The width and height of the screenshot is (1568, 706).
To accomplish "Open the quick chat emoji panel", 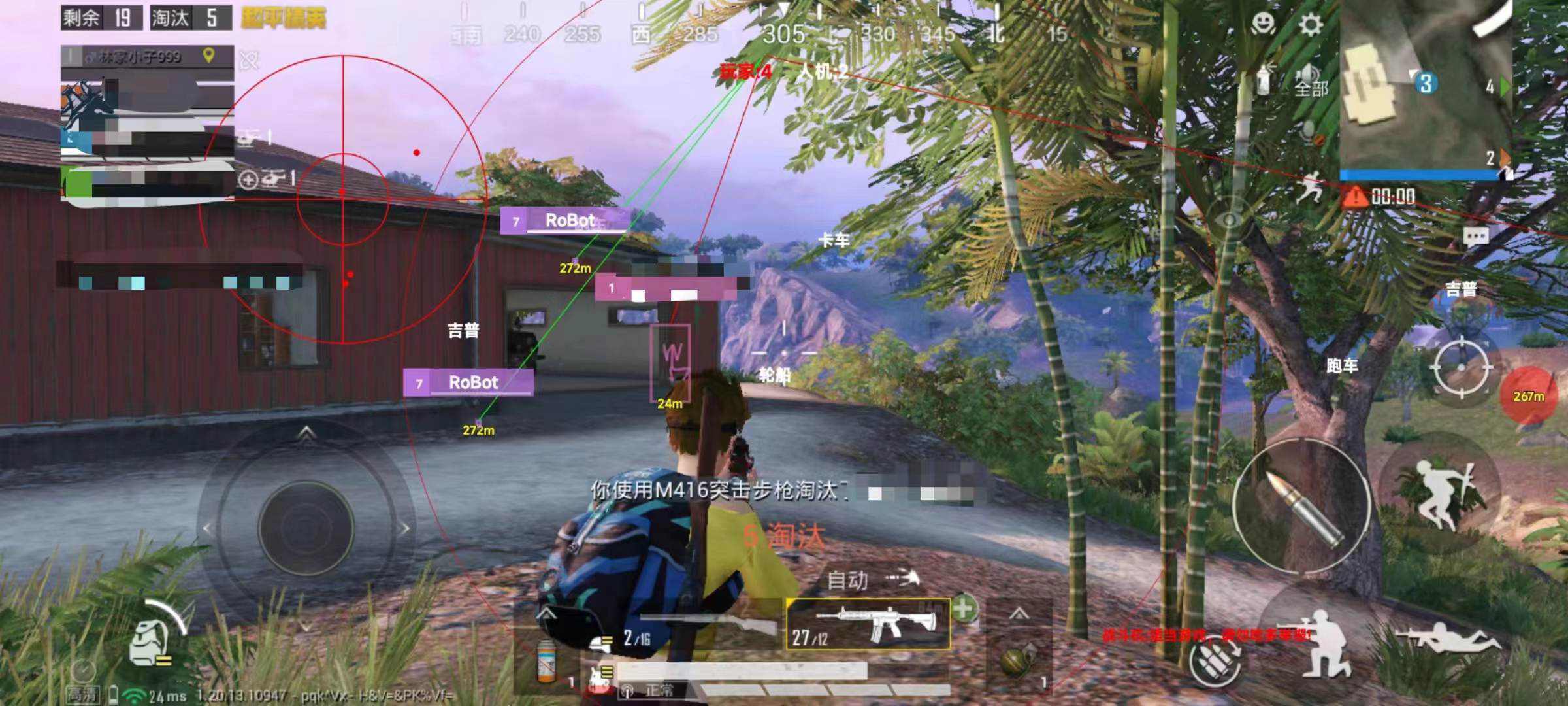I will (x=1264, y=24).
